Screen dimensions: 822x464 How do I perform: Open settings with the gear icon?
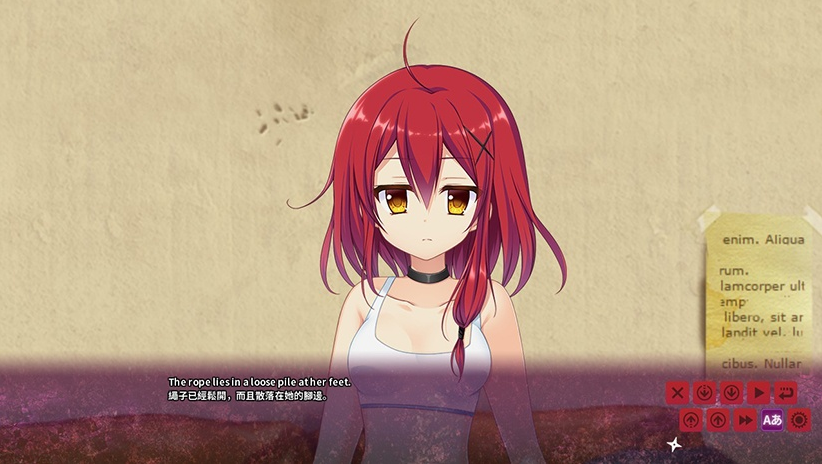coord(799,420)
